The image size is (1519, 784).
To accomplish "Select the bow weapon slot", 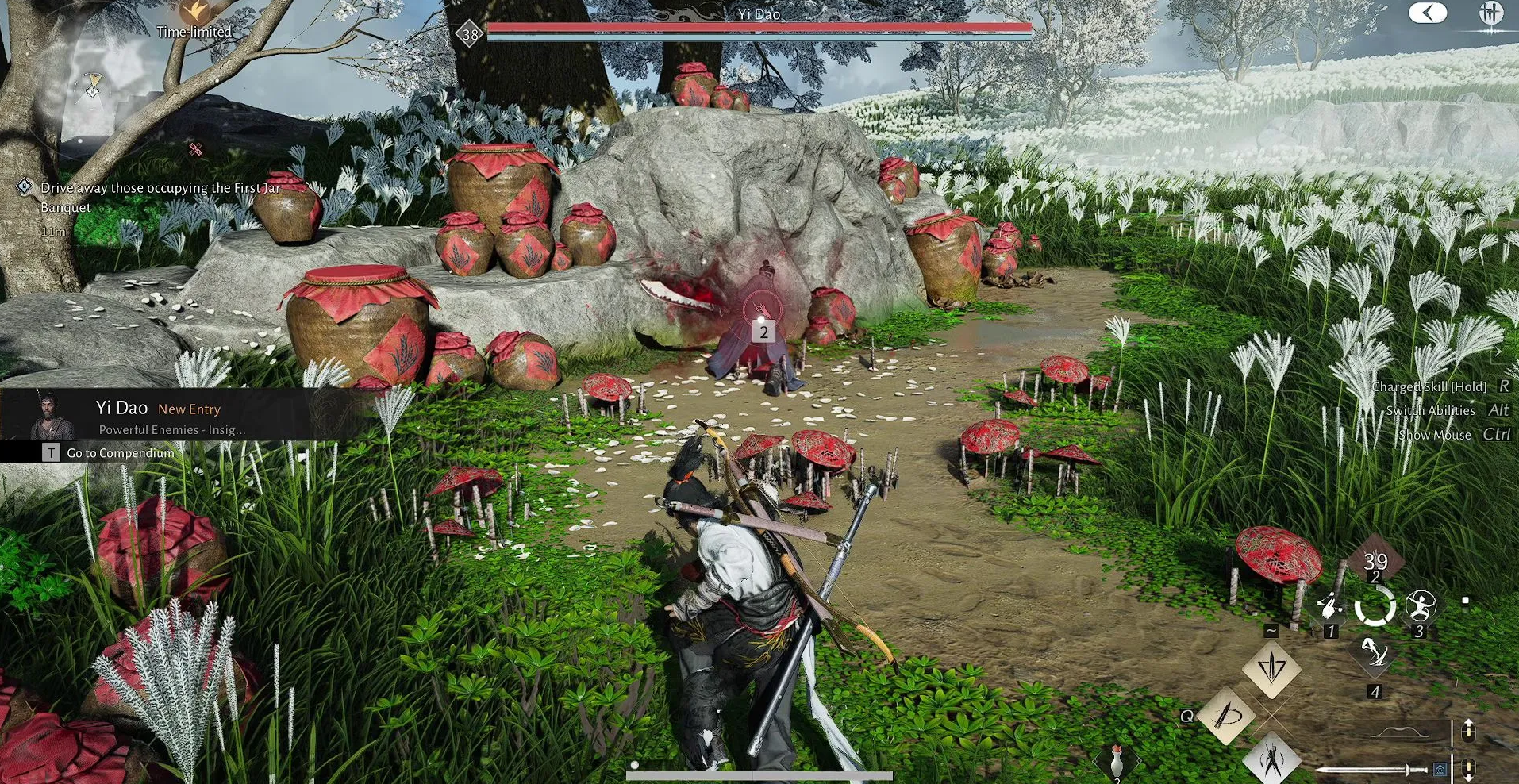I will click(x=1400, y=731).
